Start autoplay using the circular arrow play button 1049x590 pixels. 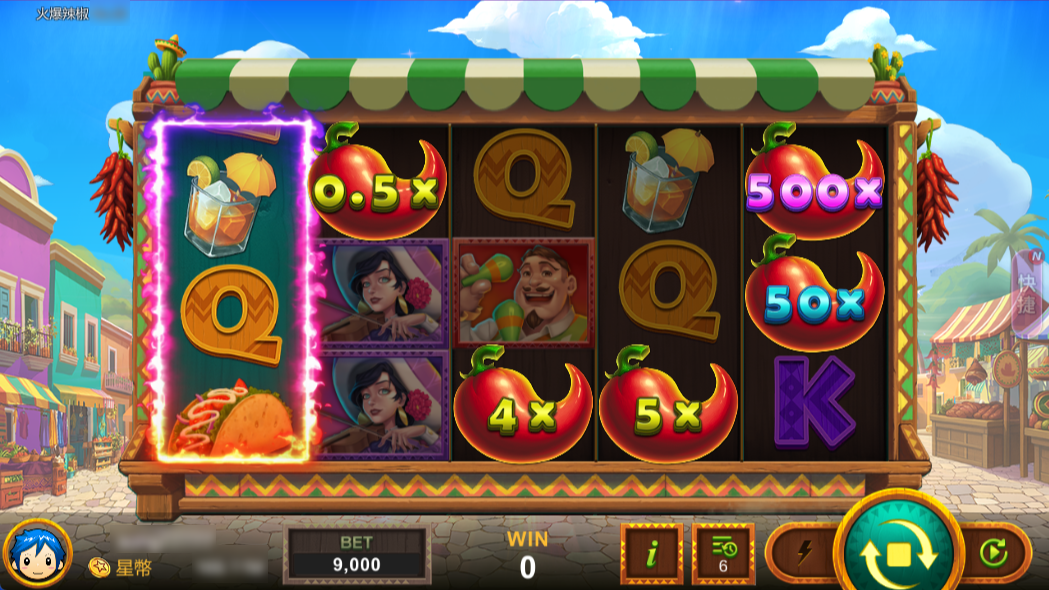[993, 552]
